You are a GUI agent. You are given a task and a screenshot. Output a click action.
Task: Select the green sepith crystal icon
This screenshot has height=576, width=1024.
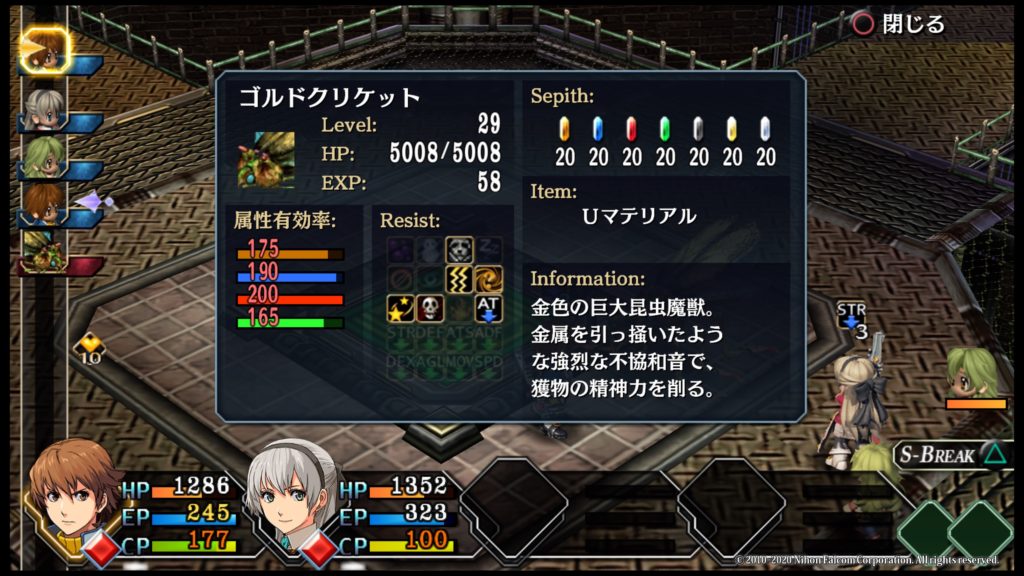pos(665,129)
